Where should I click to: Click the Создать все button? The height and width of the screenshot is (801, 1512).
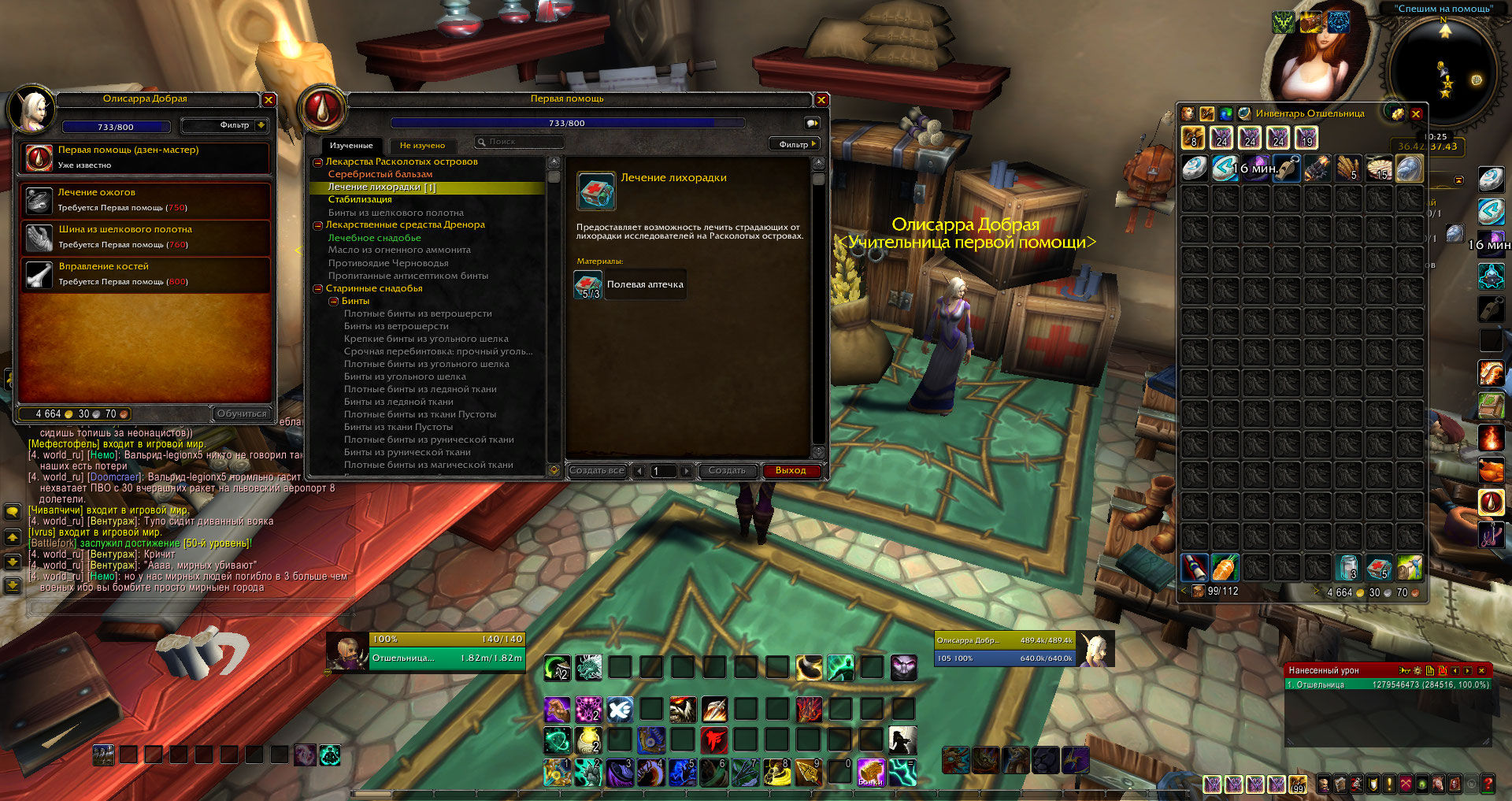click(x=597, y=471)
